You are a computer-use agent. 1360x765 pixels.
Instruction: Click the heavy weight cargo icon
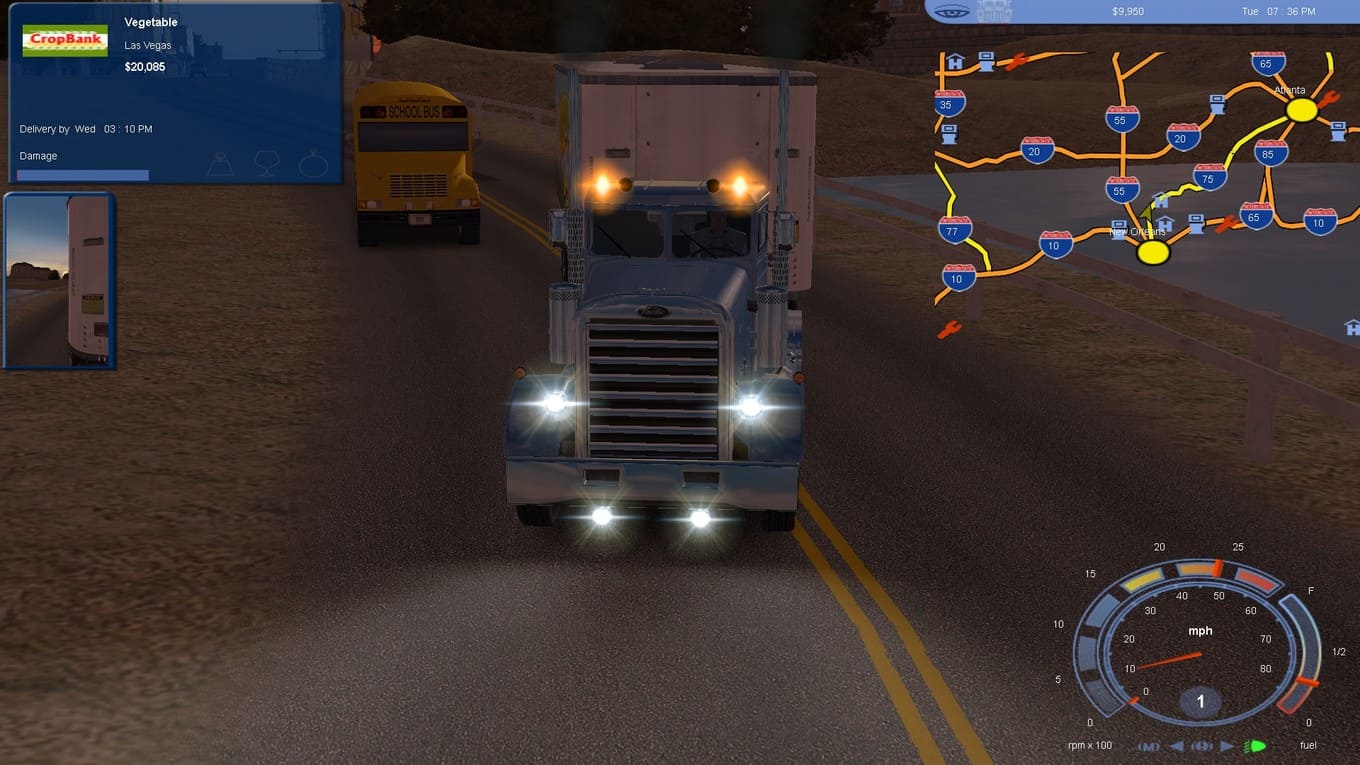pos(221,163)
